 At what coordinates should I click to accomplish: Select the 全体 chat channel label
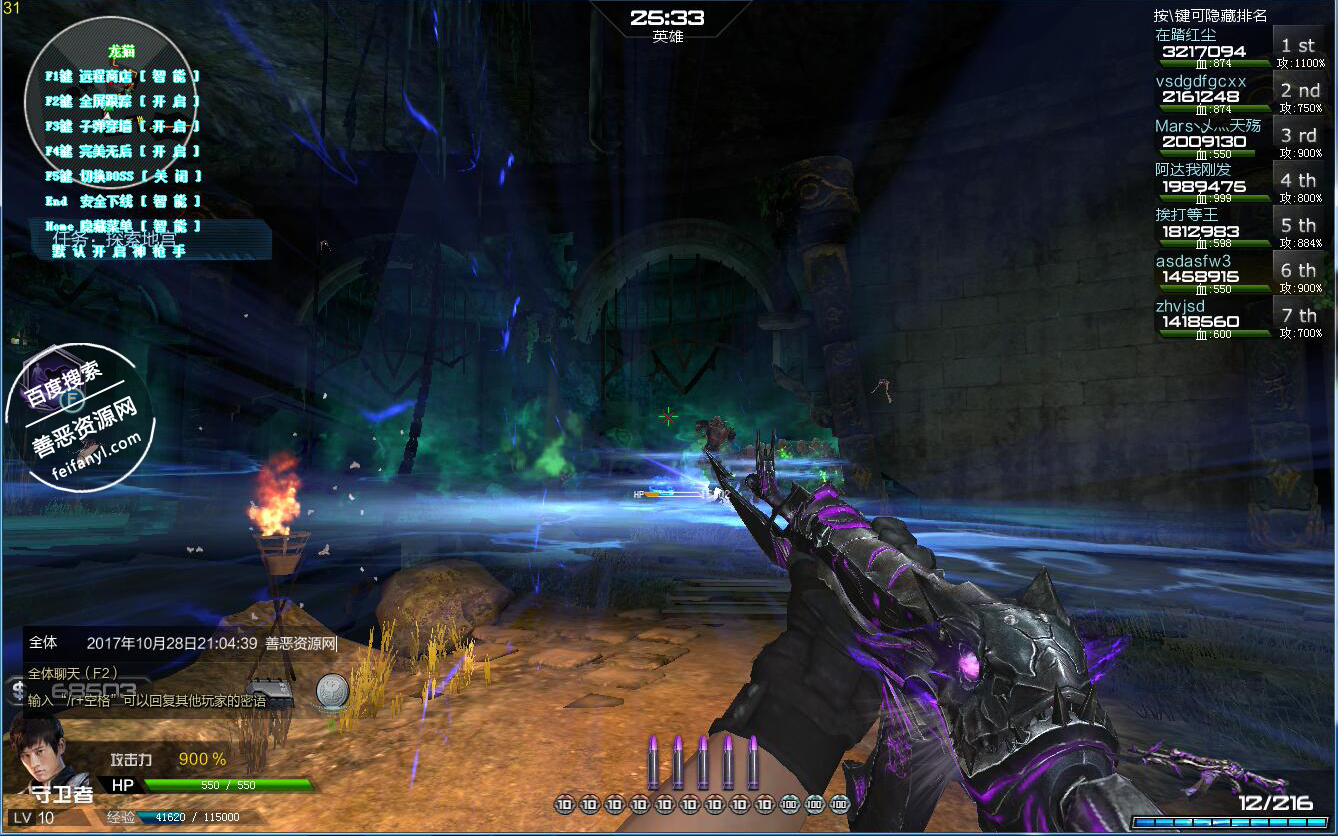[x=43, y=643]
